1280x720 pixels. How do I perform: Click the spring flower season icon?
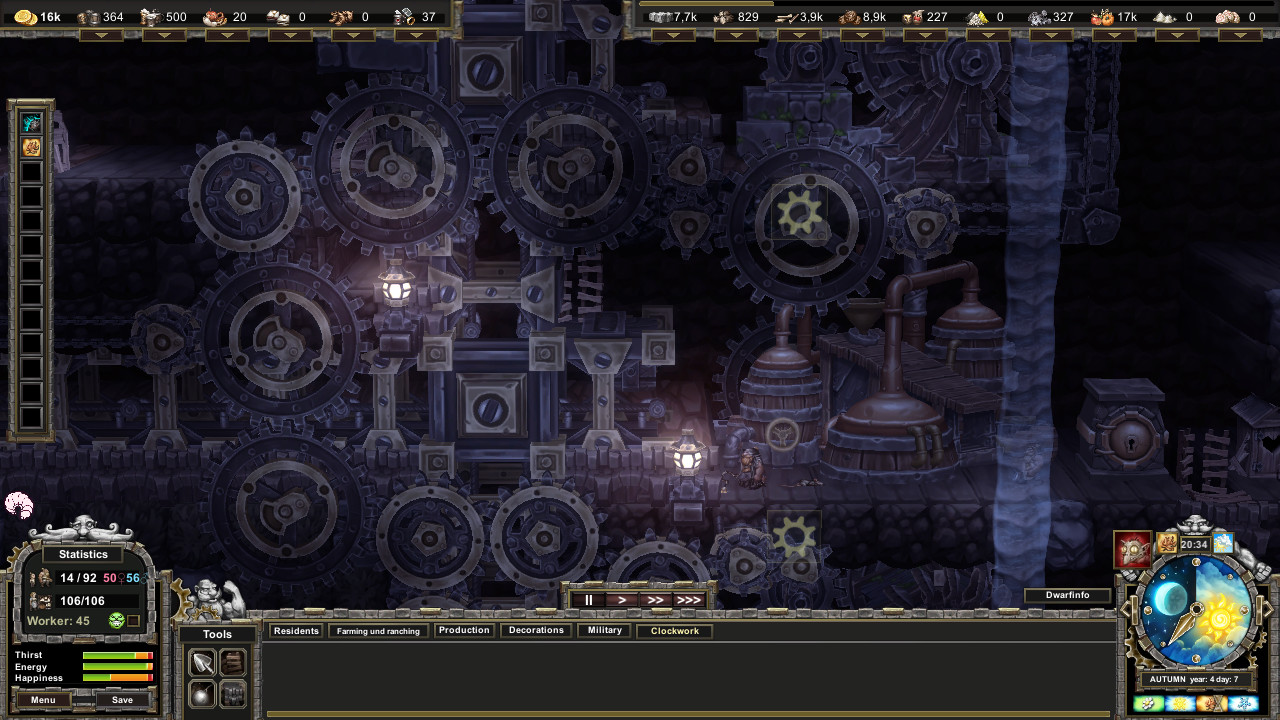point(1147,703)
